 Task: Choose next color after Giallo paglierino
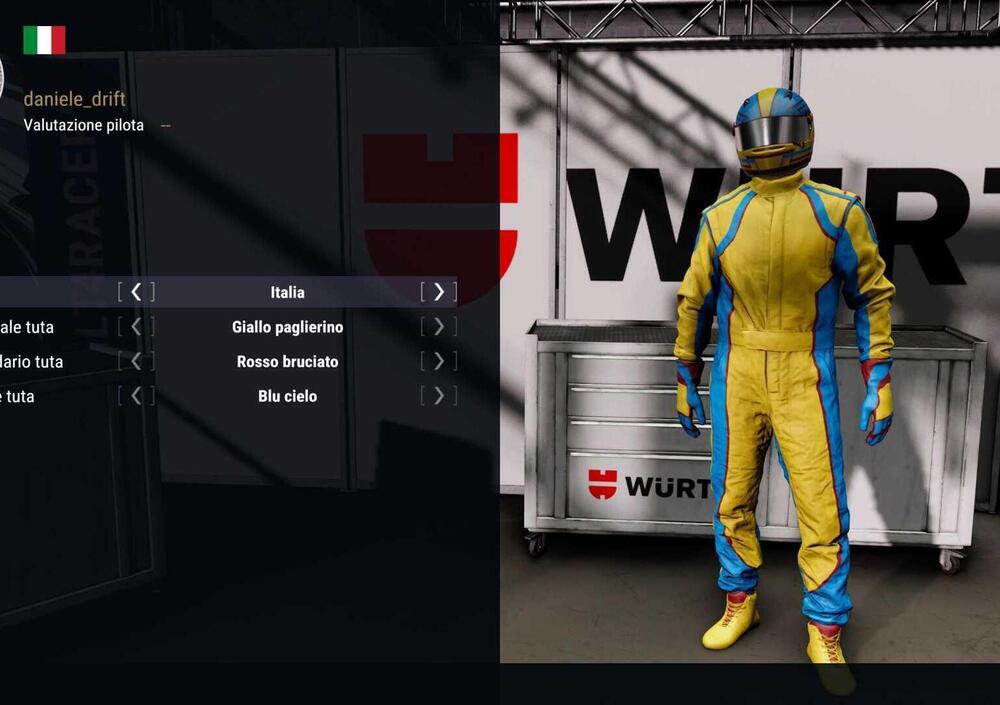pyautogui.click(x=438, y=327)
